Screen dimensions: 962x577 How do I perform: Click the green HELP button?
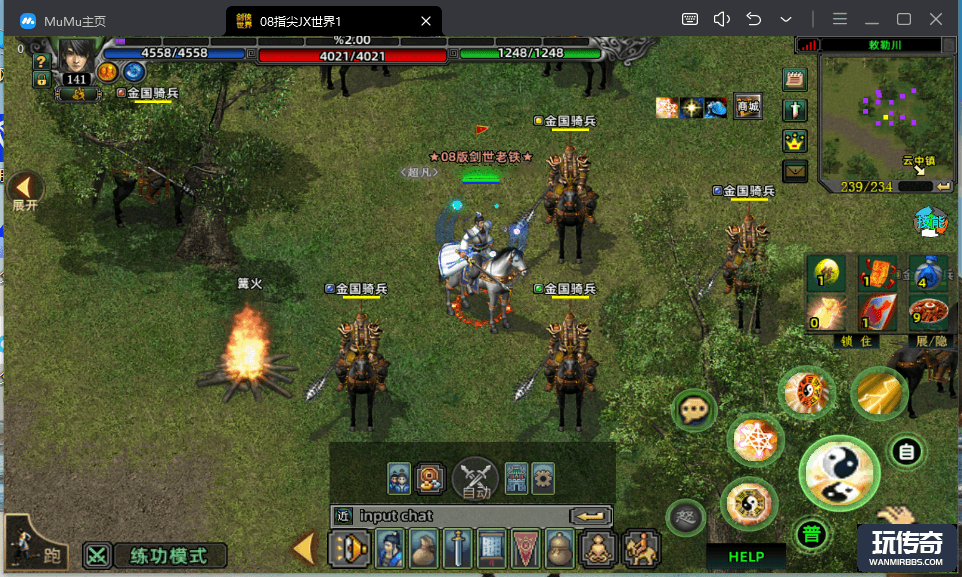(x=746, y=557)
